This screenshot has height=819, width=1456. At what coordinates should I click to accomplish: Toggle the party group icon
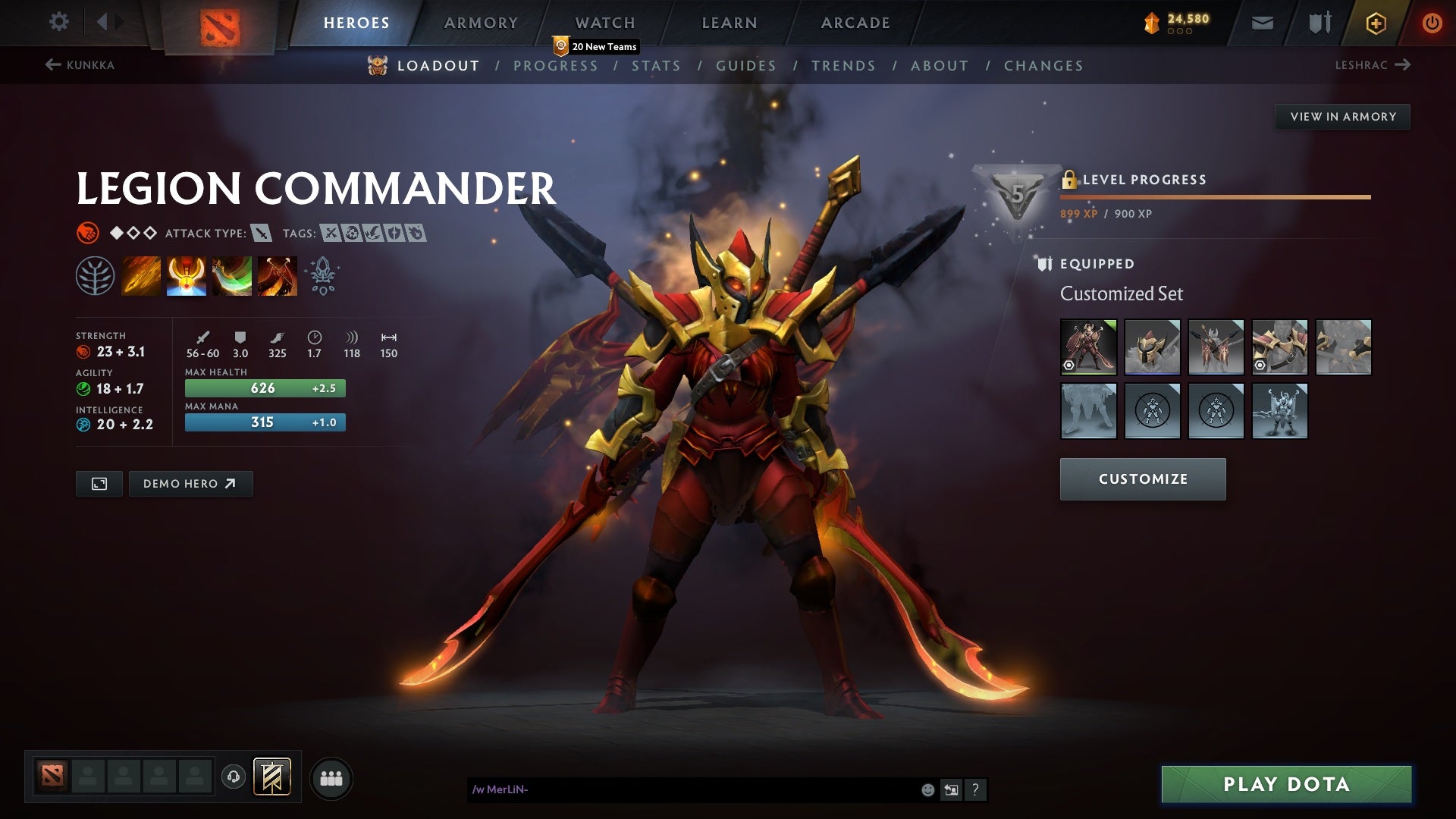pyautogui.click(x=331, y=777)
